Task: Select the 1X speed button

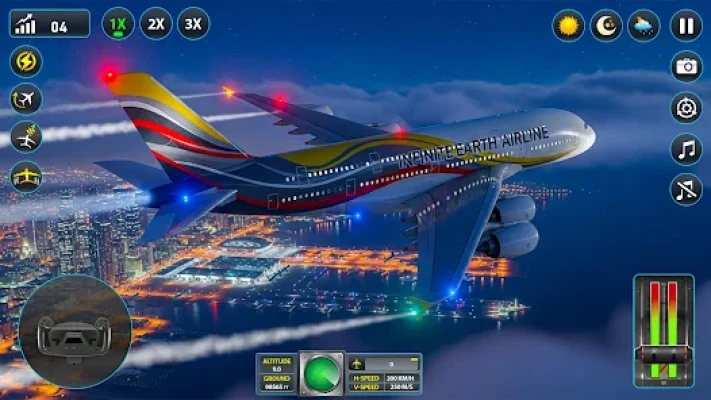Action: 118,23
